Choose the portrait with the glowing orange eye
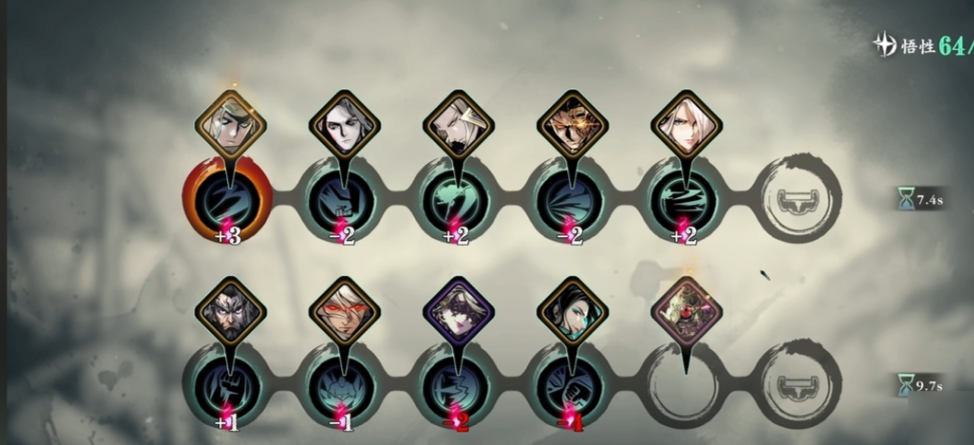This screenshot has width=974, height=445. [571, 123]
